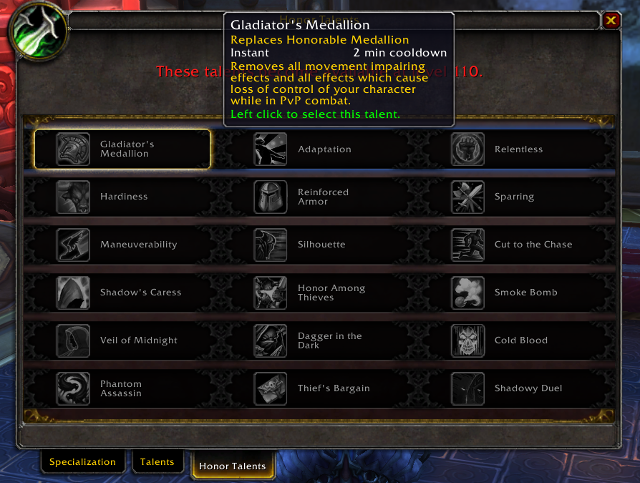Pick the Maneuverability talent
640x483 pixels.
pos(122,245)
